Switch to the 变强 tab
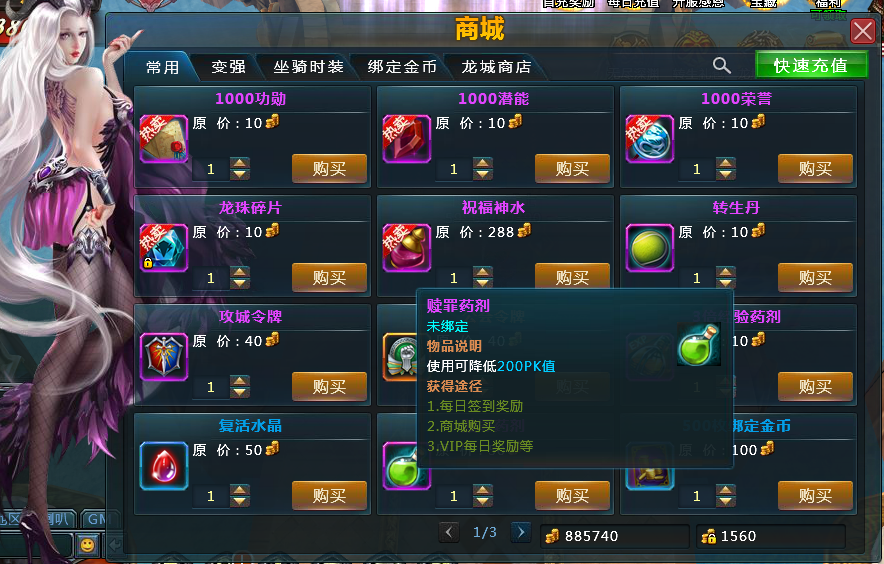This screenshot has height=564, width=884. pyautogui.click(x=228, y=67)
